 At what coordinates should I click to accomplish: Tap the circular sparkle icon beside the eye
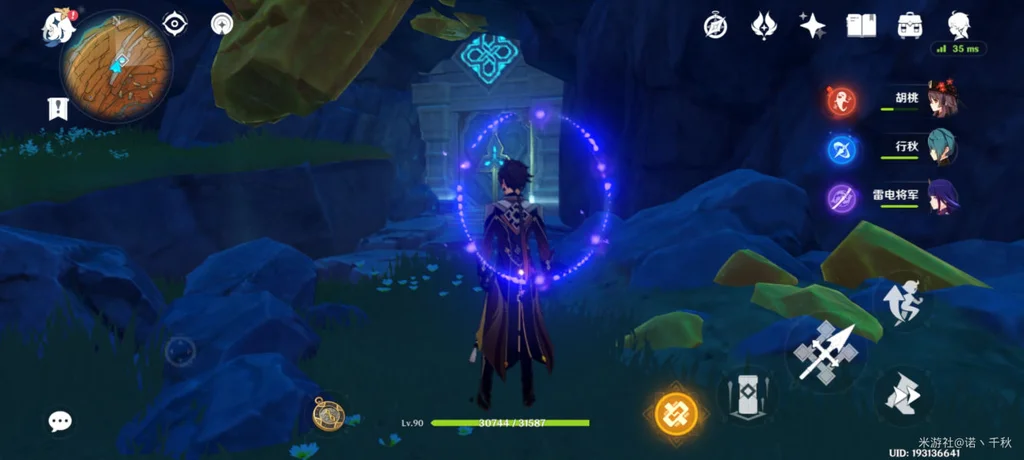[x=222, y=23]
